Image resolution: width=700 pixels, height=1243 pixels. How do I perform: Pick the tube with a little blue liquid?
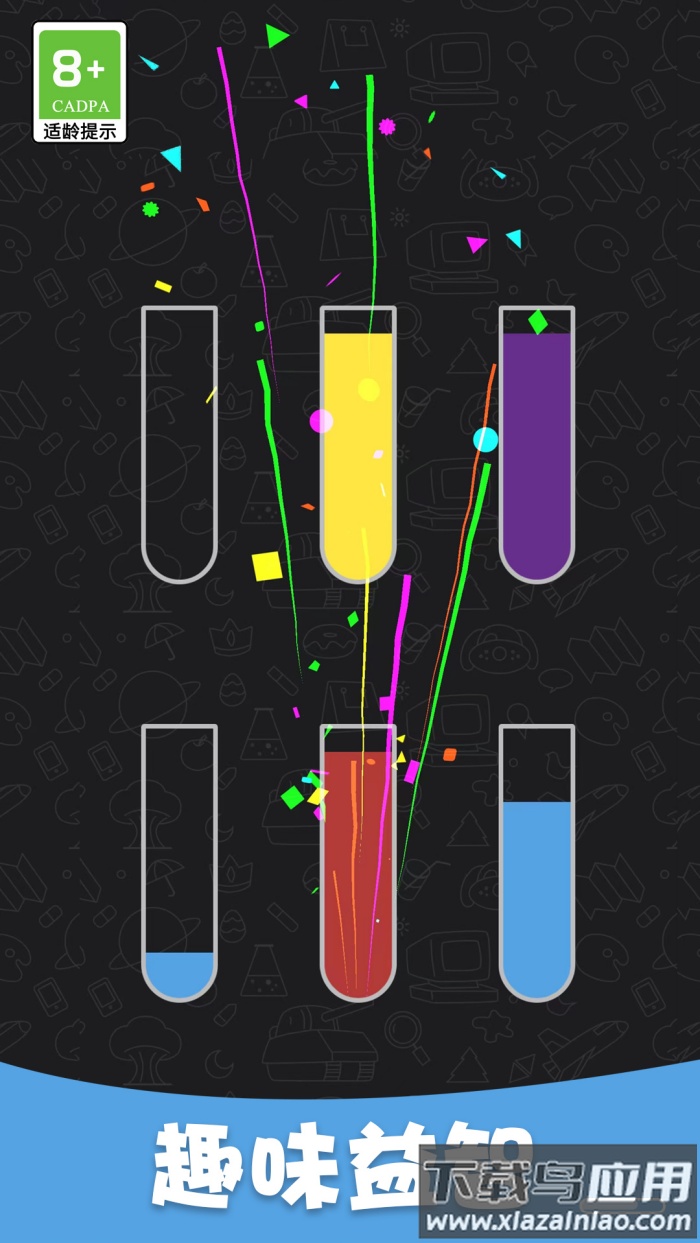pyautogui.click(x=179, y=863)
